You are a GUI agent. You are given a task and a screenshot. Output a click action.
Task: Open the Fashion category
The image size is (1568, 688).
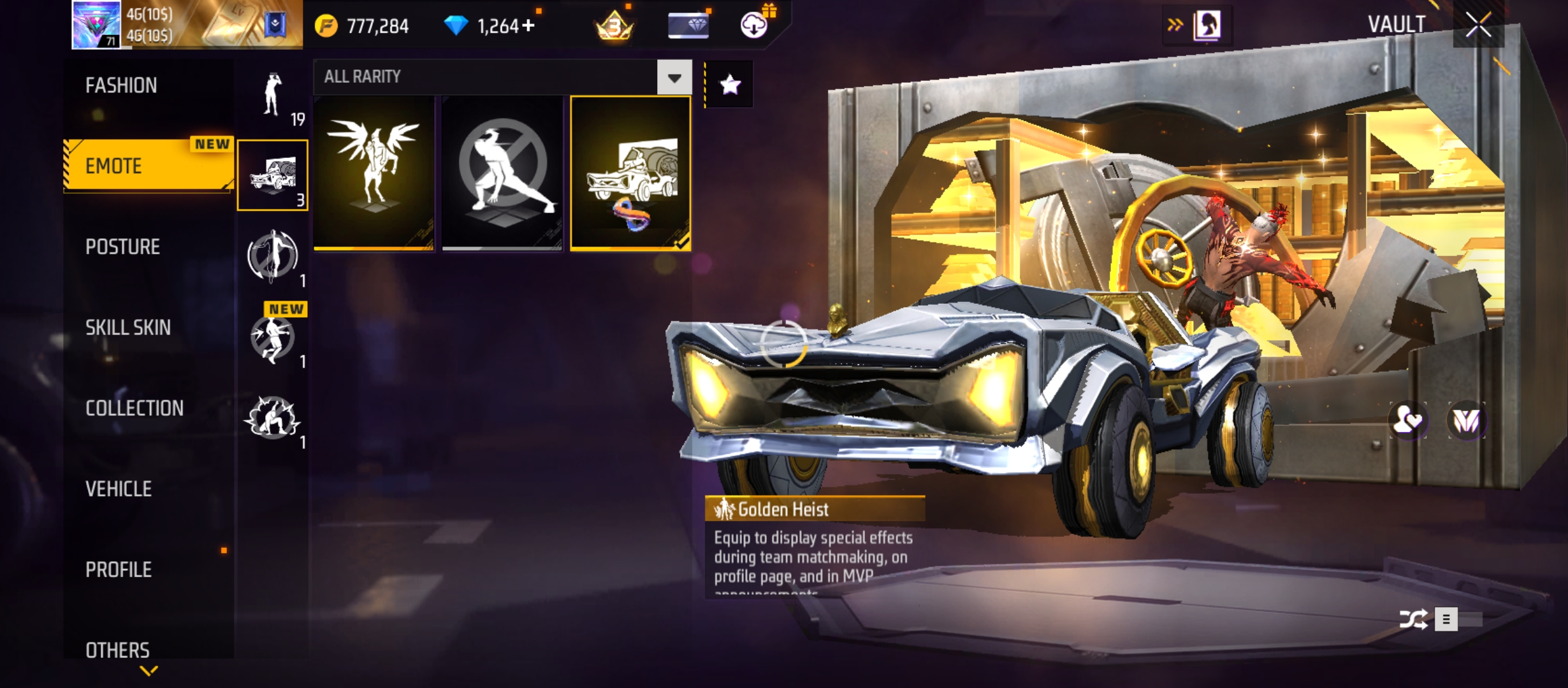[121, 85]
